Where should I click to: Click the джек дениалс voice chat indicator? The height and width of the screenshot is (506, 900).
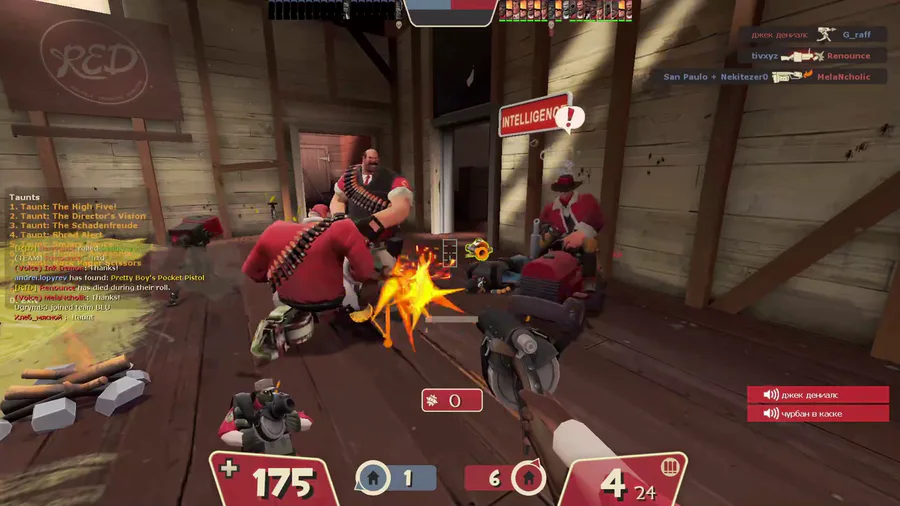(x=817, y=395)
